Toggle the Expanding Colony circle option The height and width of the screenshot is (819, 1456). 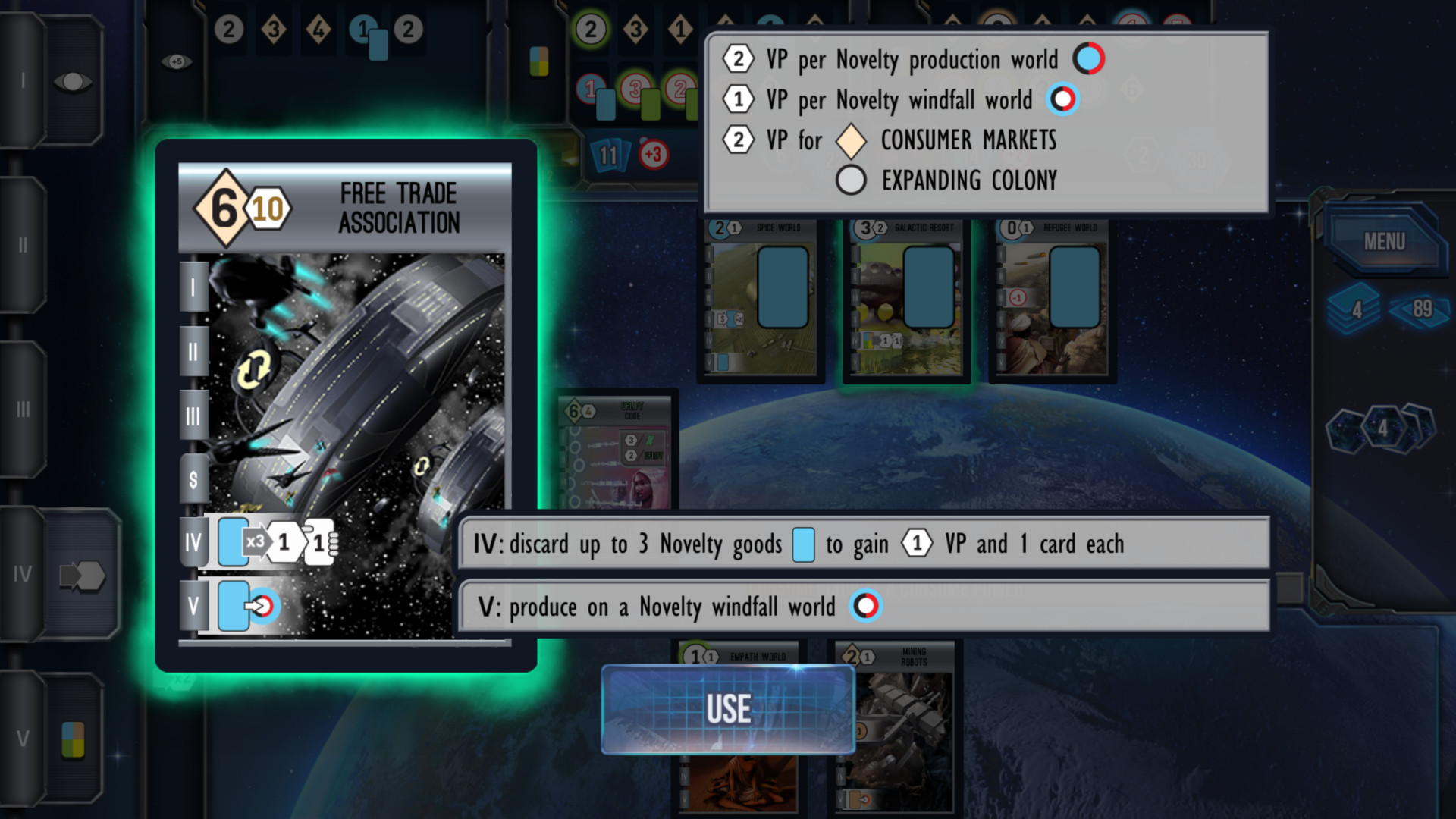click(x=849, y=181)
